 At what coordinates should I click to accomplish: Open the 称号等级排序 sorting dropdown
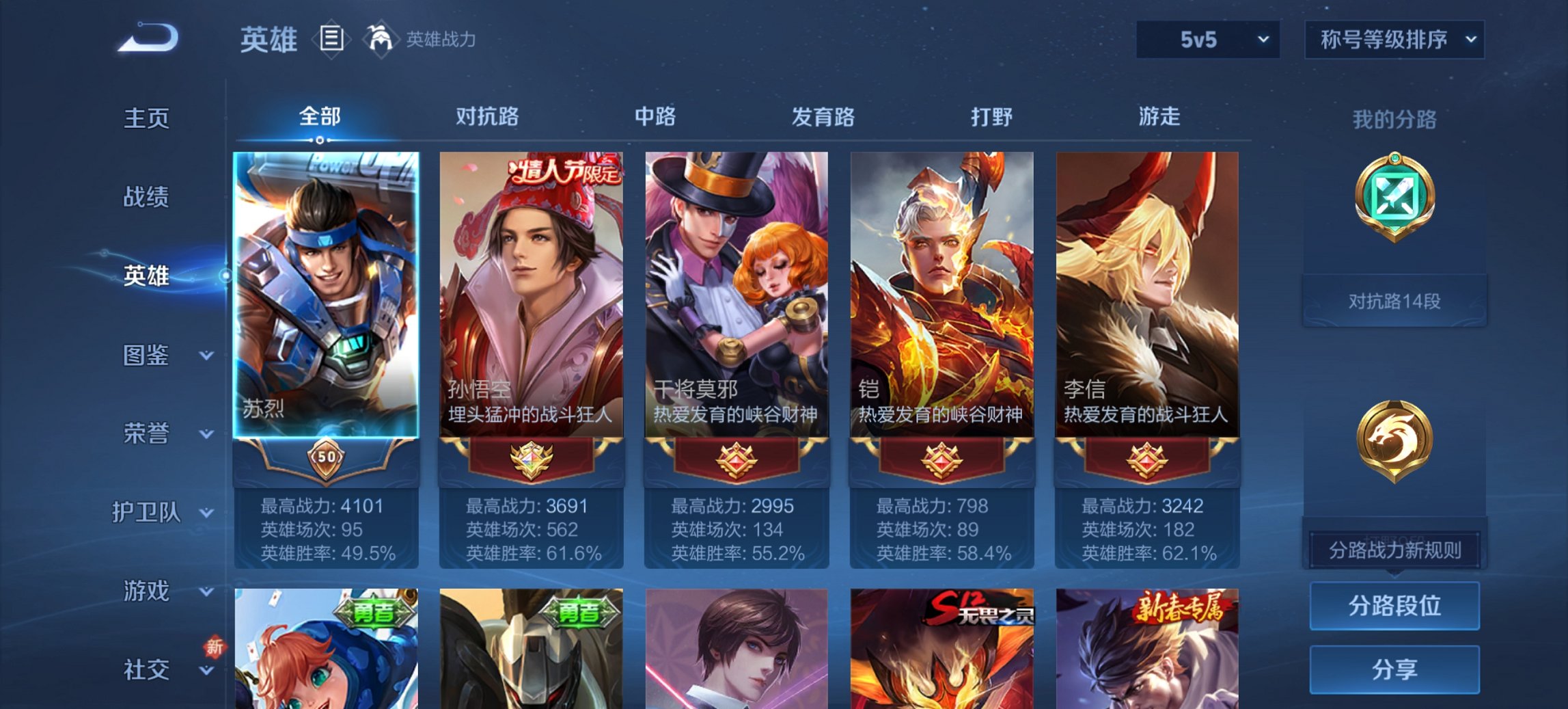1394,40
